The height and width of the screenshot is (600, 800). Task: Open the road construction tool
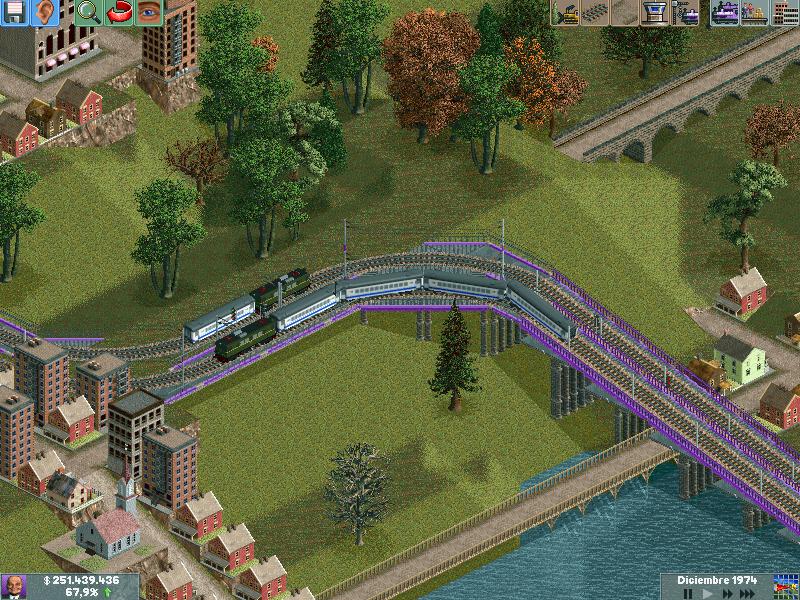coord(626,13)
